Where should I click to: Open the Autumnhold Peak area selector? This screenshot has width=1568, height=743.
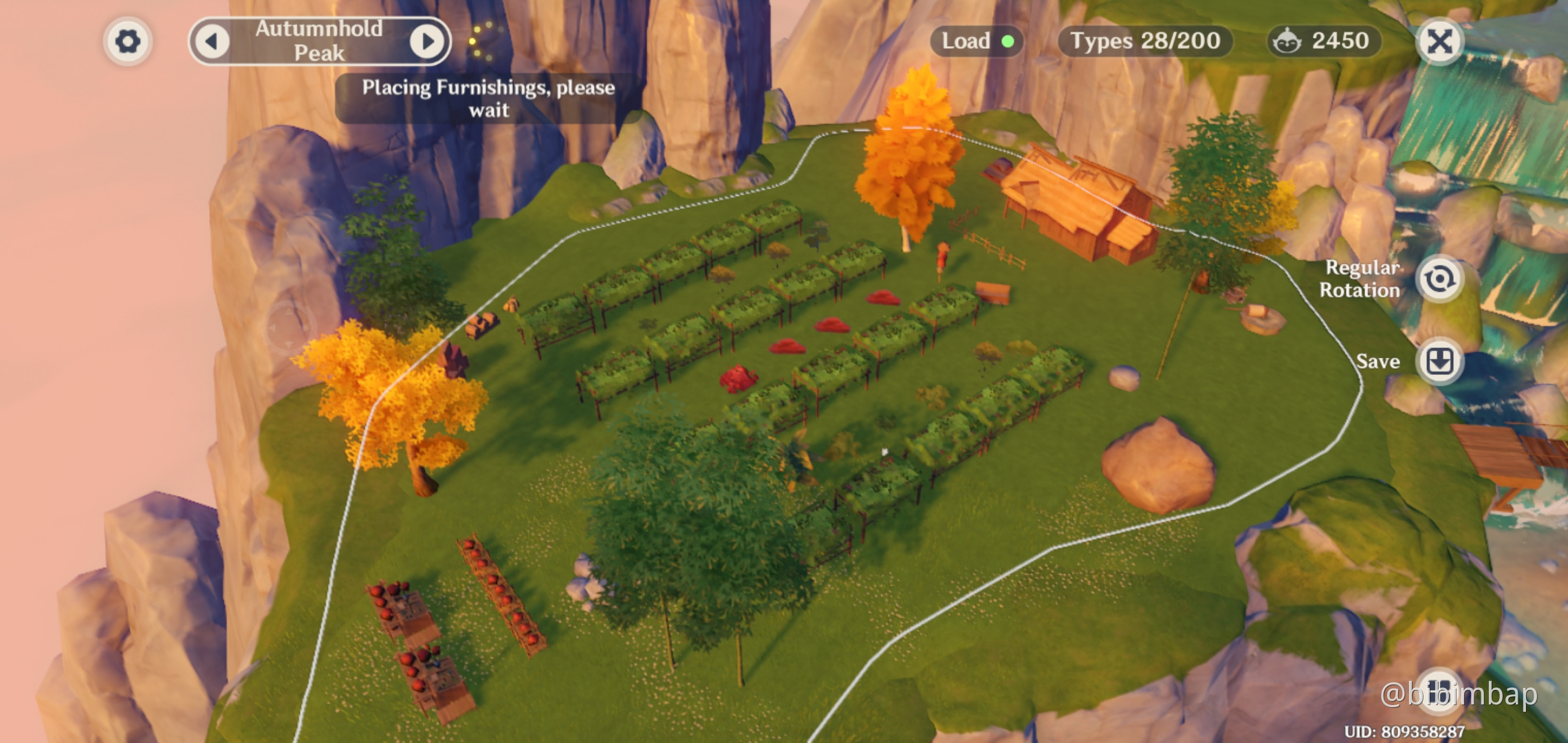(320, 41)
